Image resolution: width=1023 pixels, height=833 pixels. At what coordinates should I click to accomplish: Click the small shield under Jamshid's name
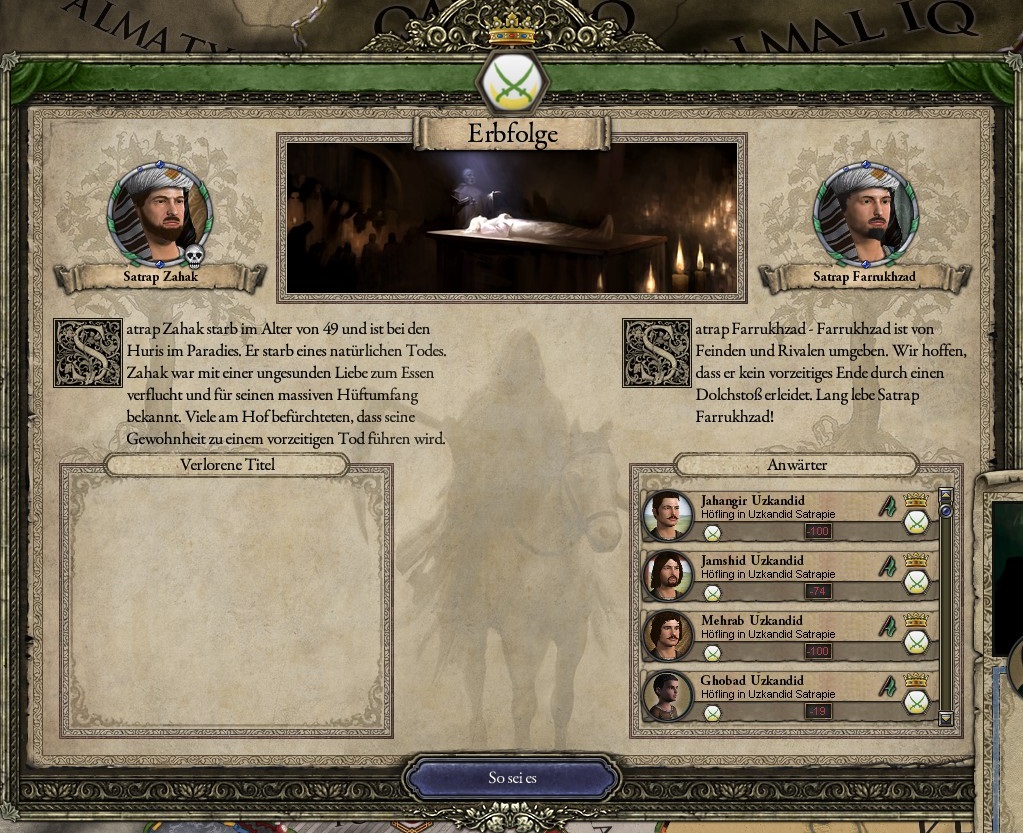[x=712, y=593]
